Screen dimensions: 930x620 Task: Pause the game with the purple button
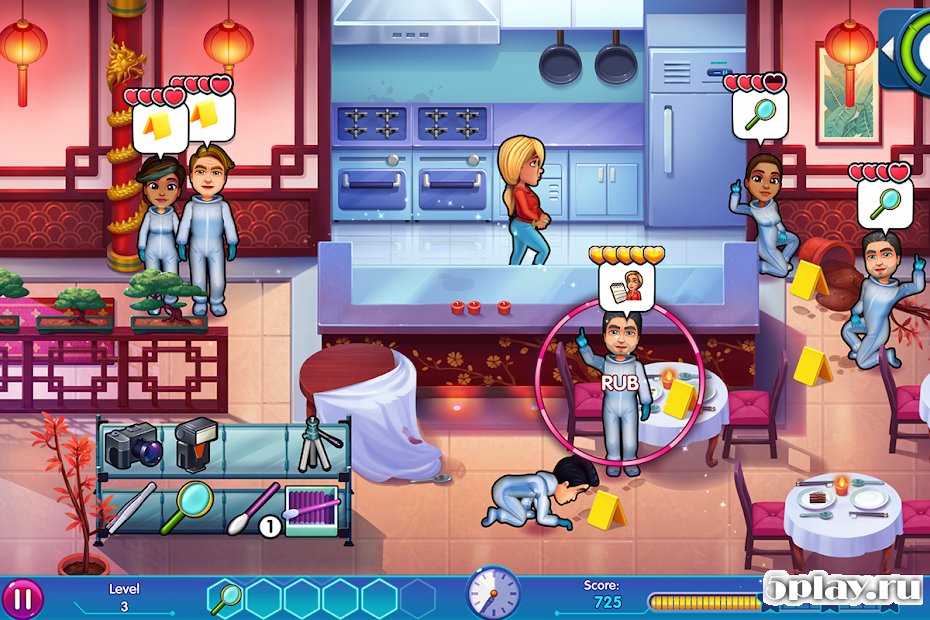pos(24,599)
